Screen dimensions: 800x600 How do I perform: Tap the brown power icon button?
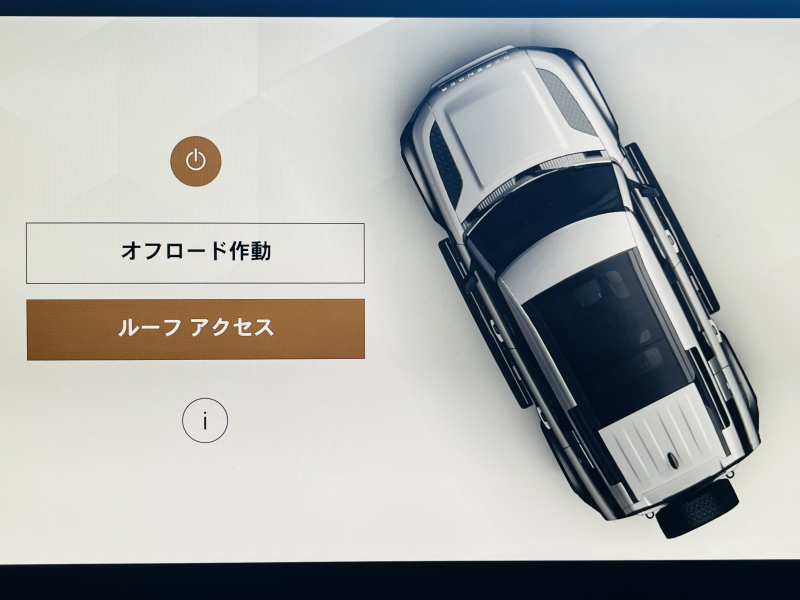(x=195, y=161)
